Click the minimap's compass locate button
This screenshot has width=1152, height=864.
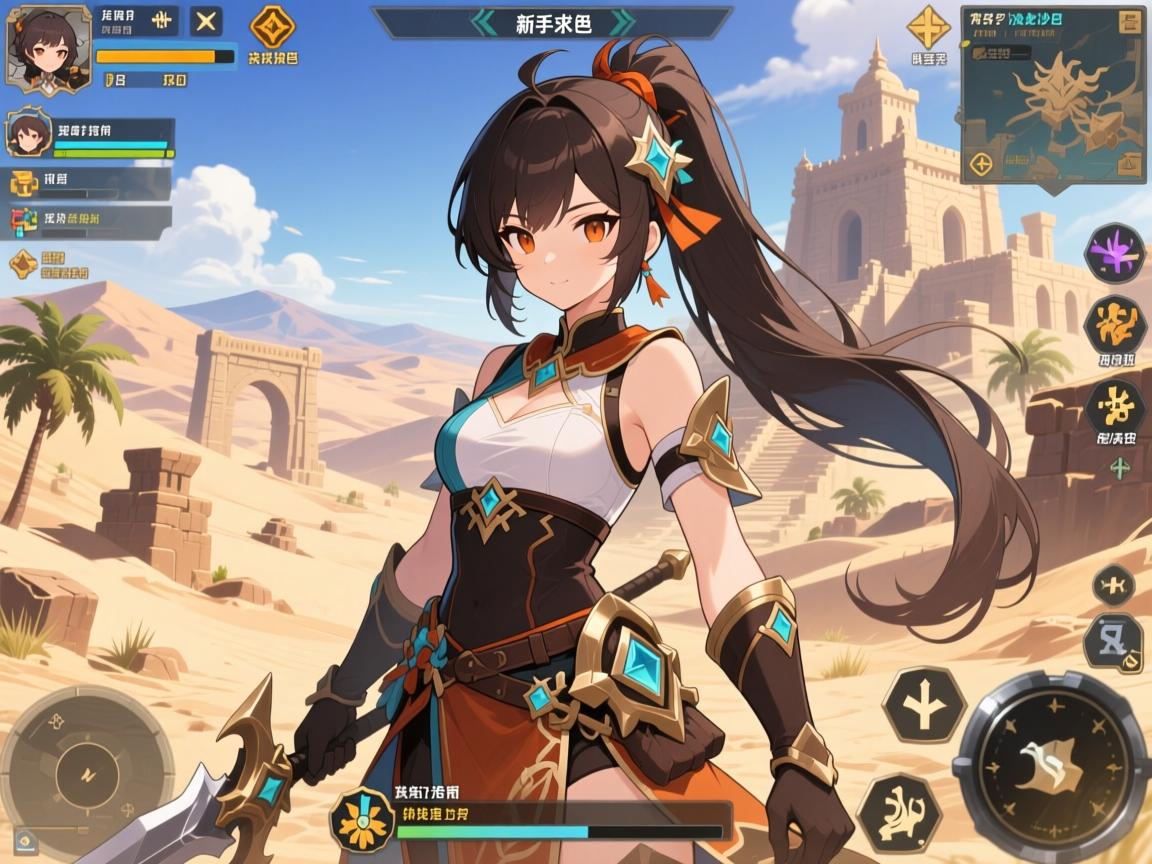point(981,164)
